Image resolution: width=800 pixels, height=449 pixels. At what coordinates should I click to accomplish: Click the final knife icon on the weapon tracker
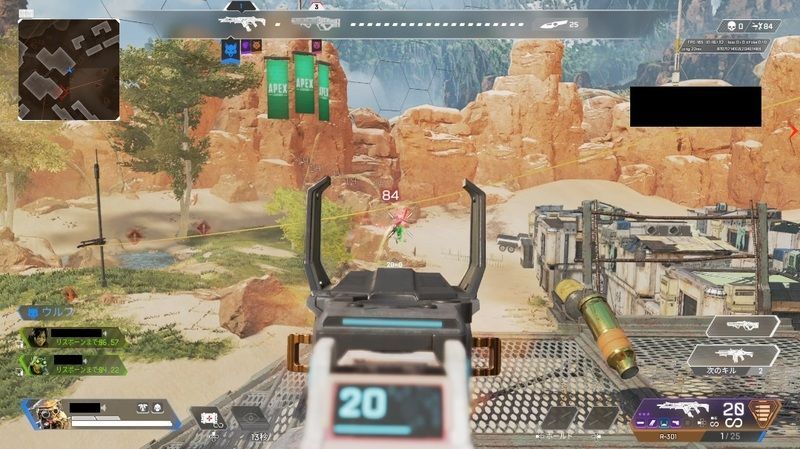pos(550,22)
